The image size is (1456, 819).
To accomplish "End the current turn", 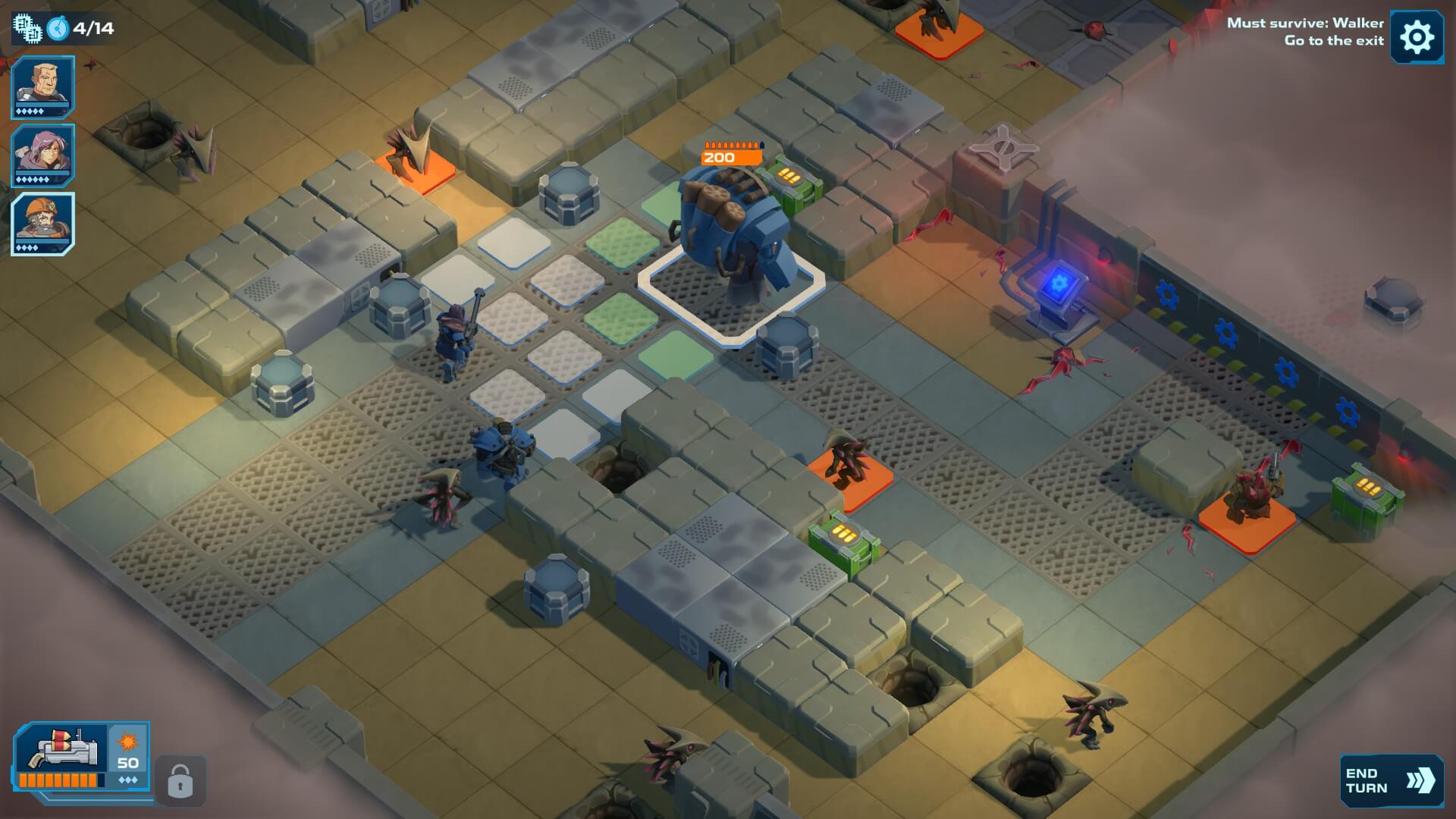I will click(1390, 780).
